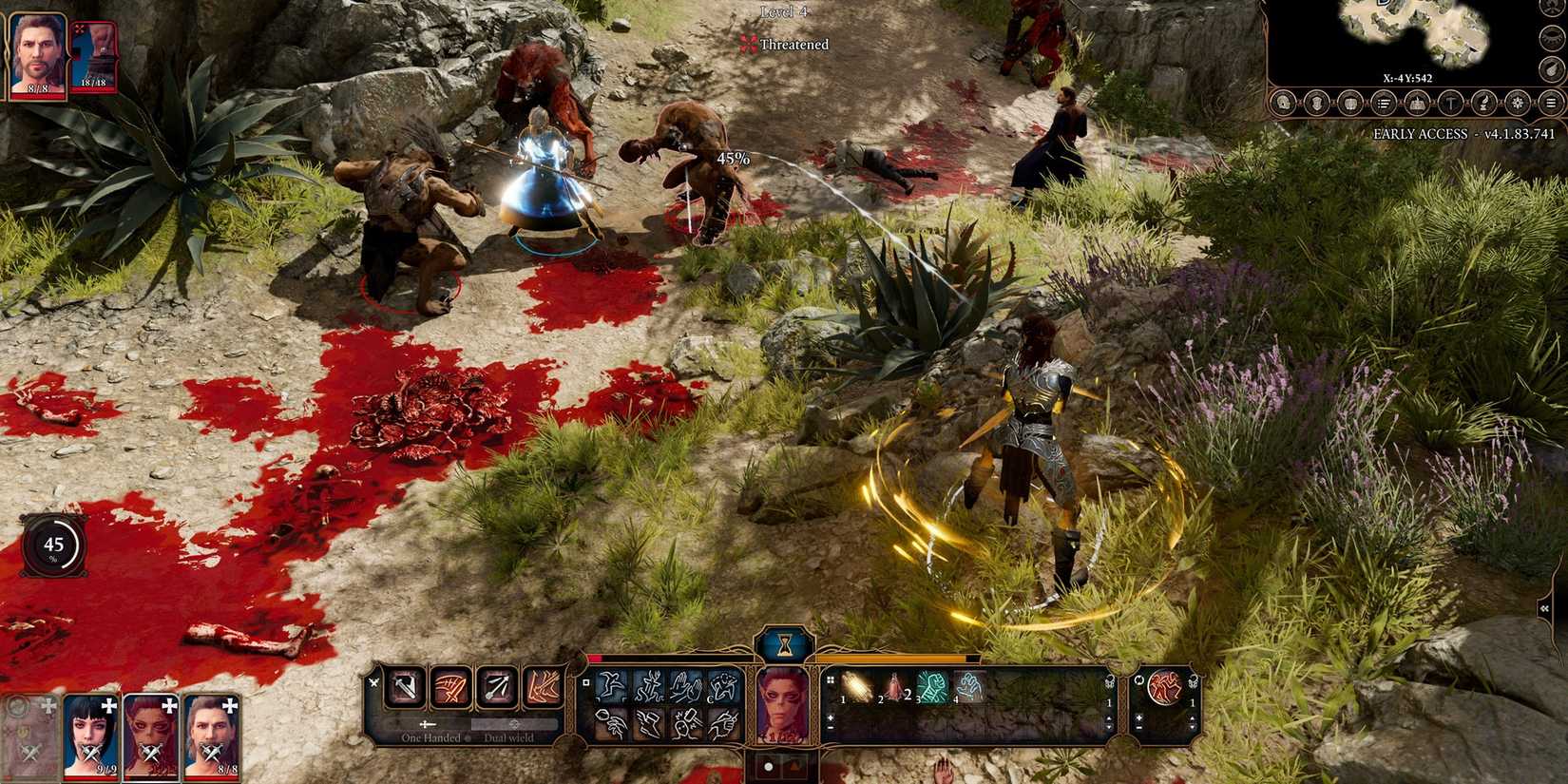Open the spellbook quill icon
The width and height of the screenshot is (1568, 784).
point(1483,103)
